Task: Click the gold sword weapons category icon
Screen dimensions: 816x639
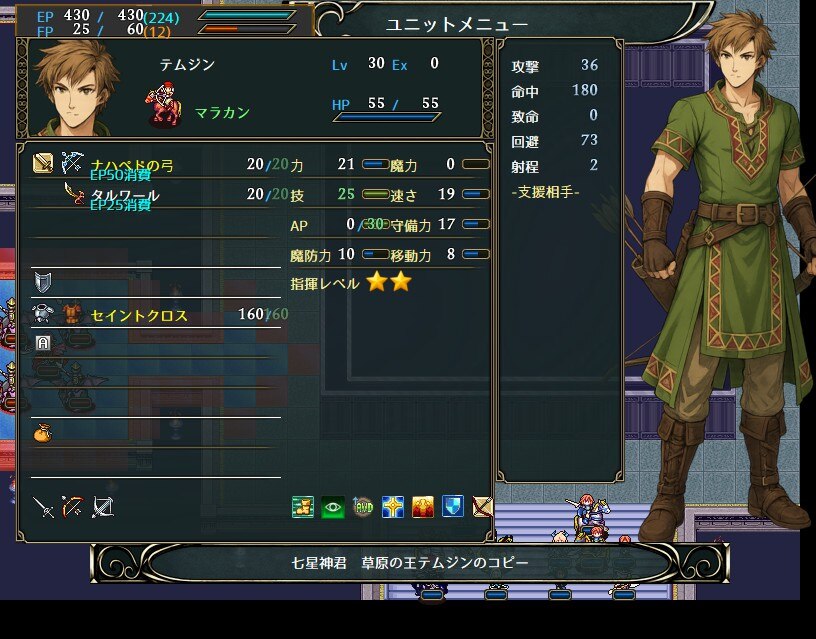Action: (43, 162)
